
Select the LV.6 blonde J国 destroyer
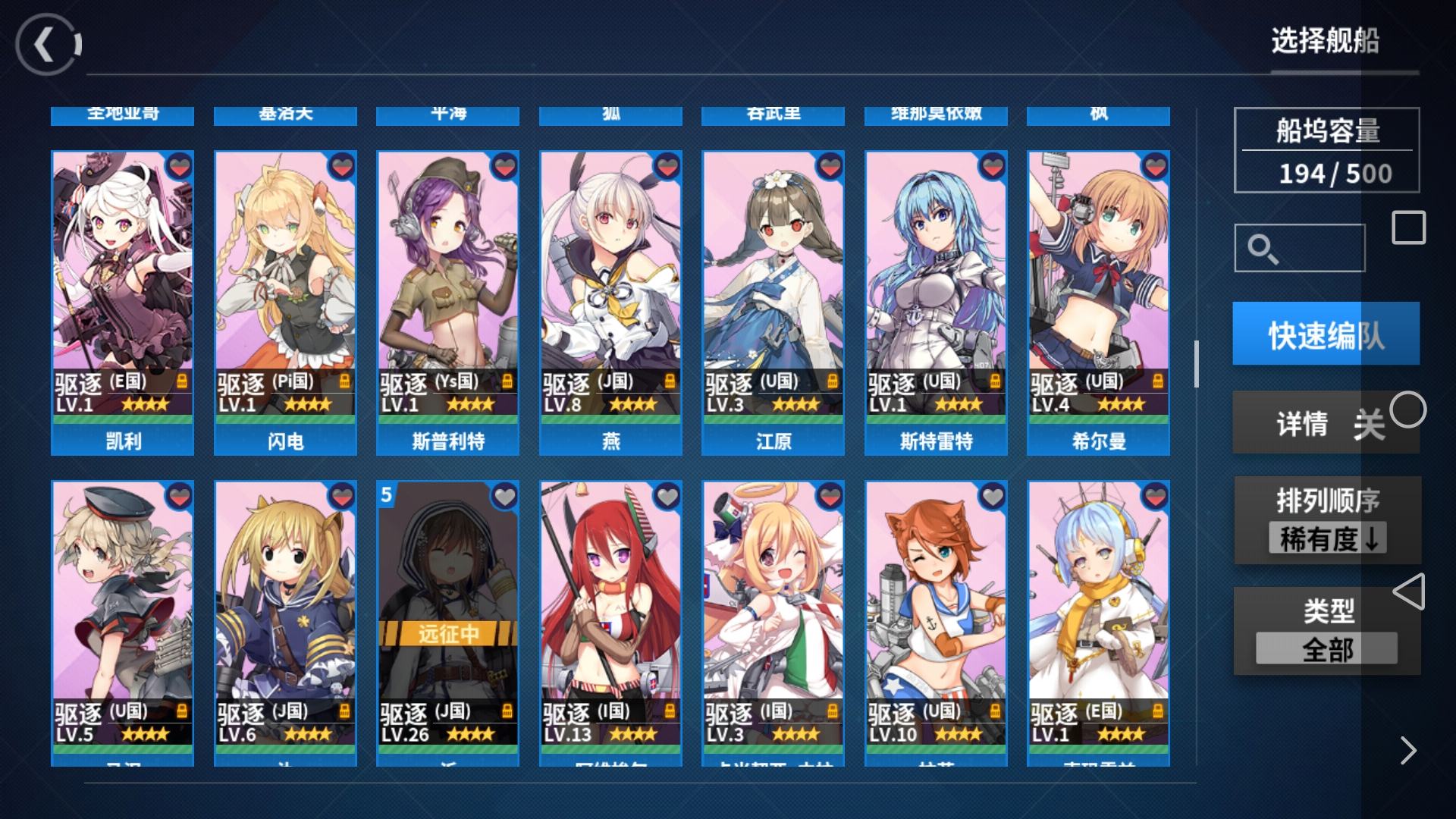285,622
